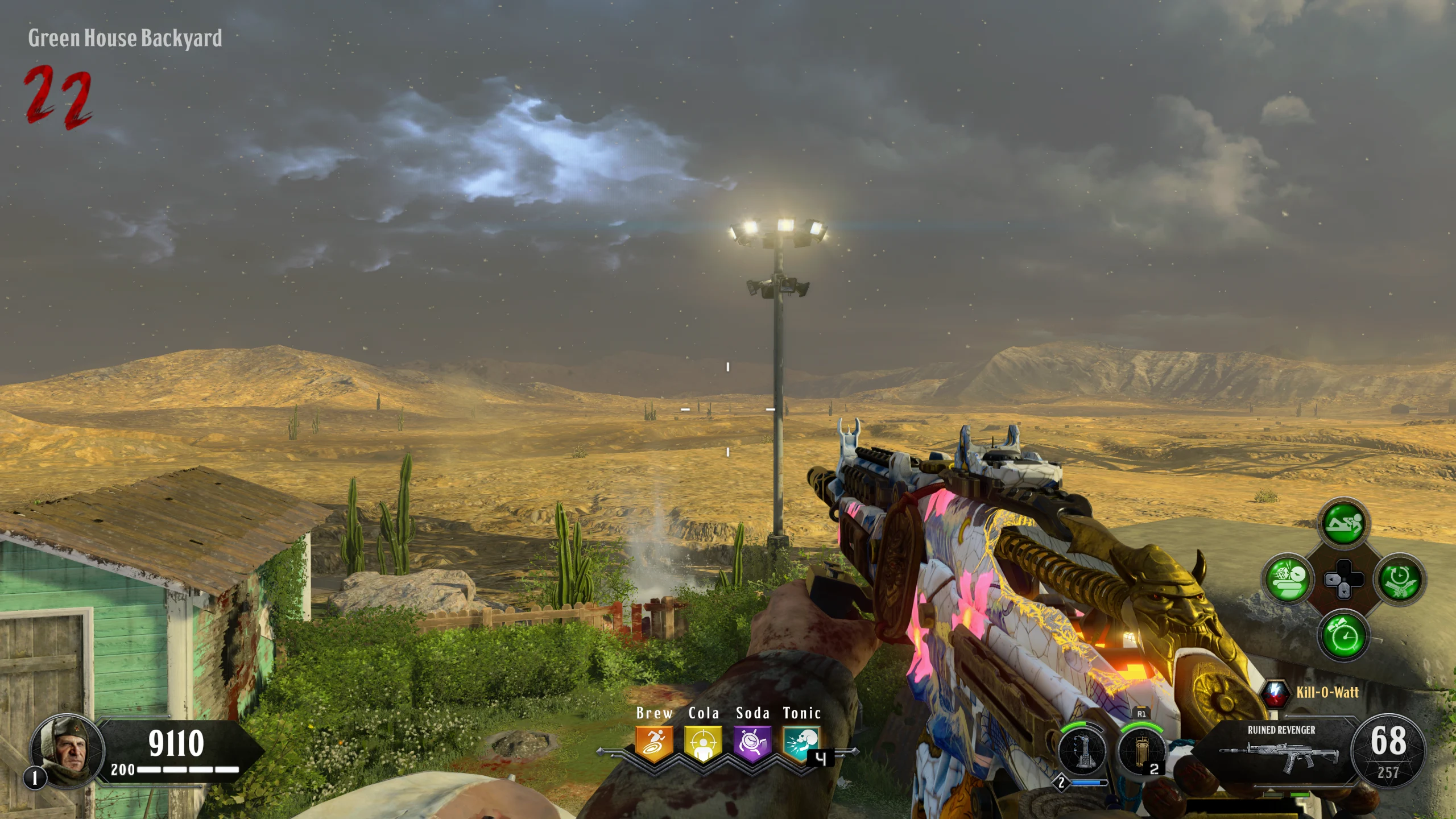Click the player character portrait
Screen dimensions: 1456x819
point(68,750)
